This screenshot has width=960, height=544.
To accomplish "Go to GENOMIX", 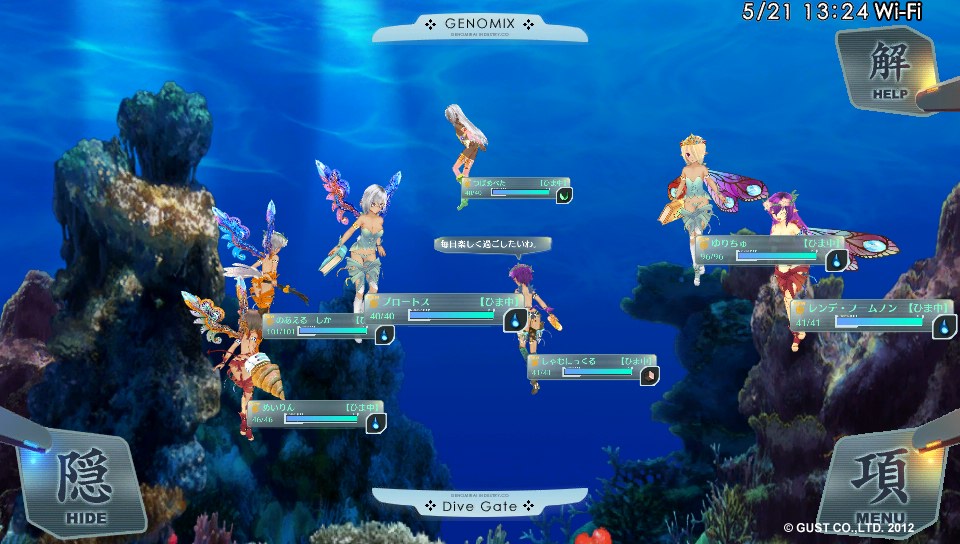I will click(x=479, y=25).
